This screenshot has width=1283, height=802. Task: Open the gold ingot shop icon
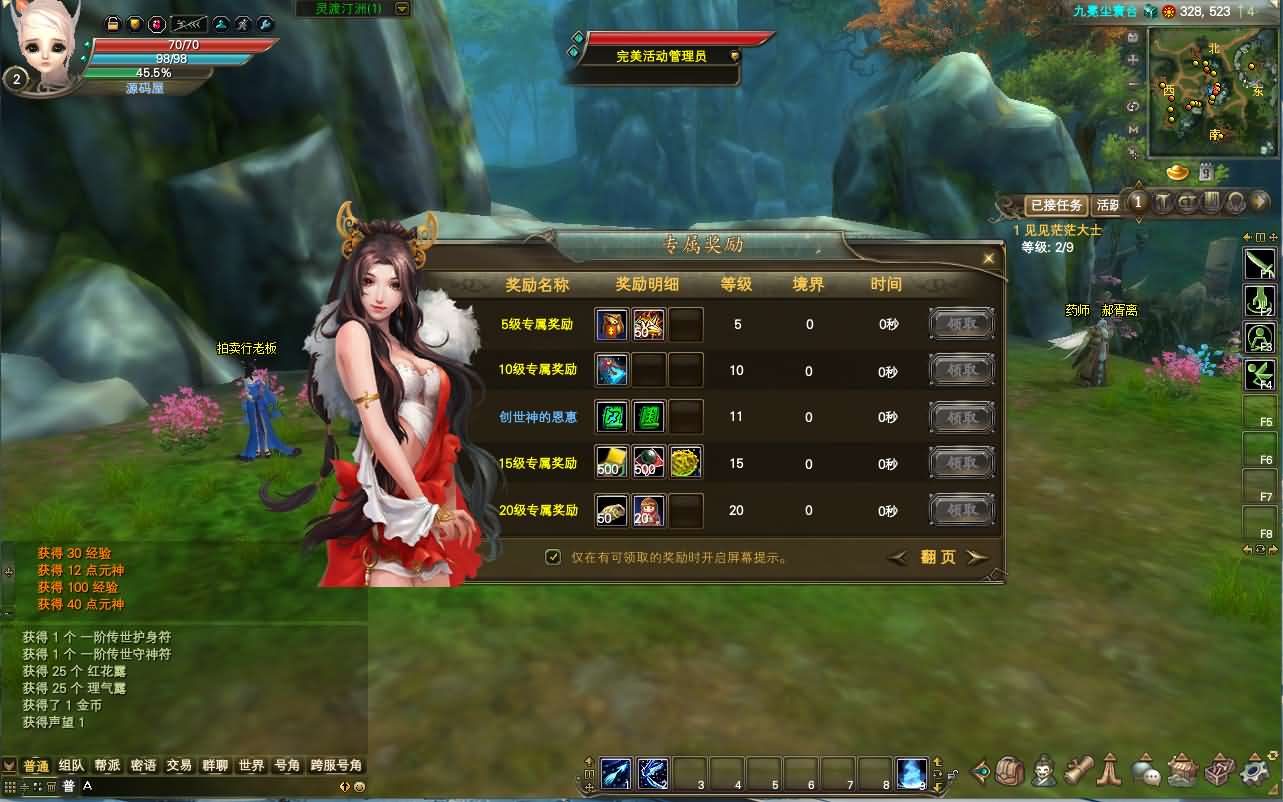pos(1178,174)
